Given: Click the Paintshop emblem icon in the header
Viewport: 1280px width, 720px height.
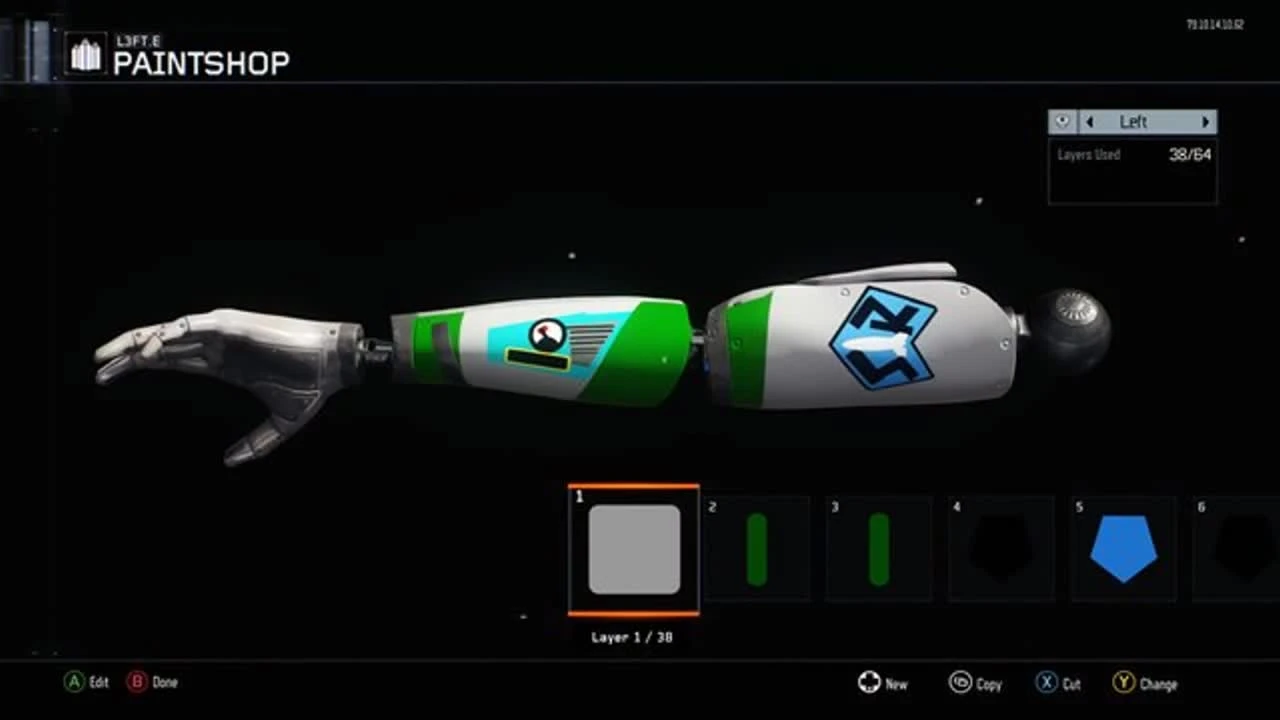Looking at the screenshot, I should point(86,53).
